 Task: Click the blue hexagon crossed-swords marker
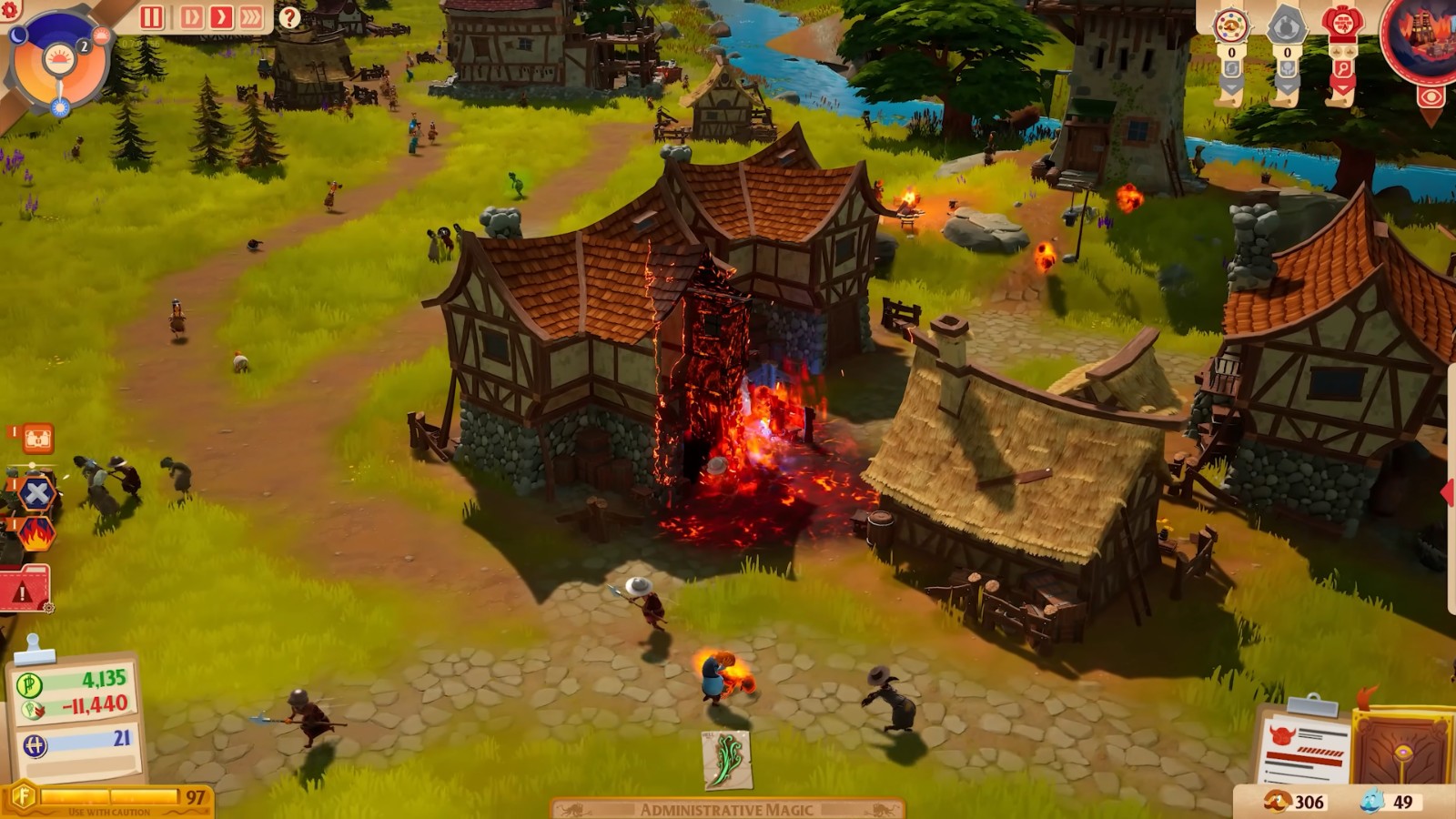click(x=36, y=491)
